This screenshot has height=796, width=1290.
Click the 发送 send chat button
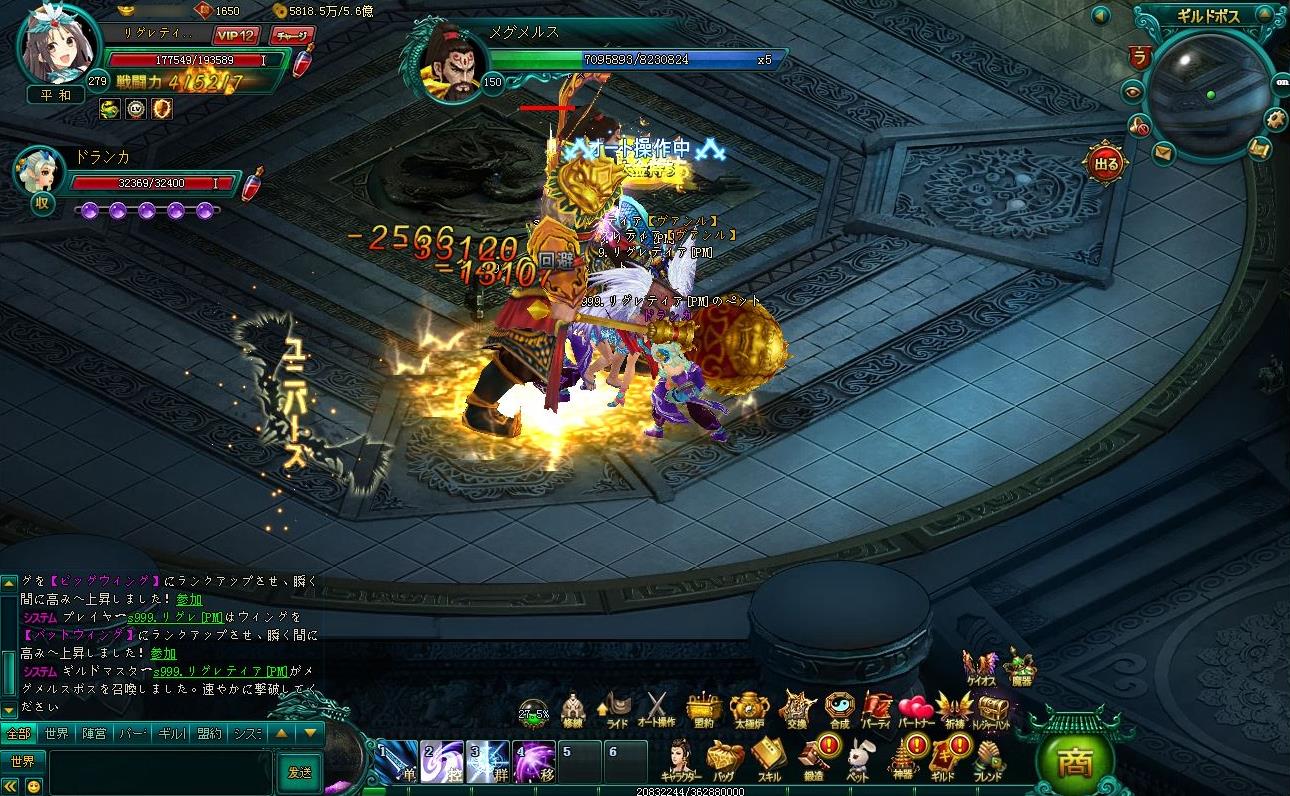tap(299, 772)
